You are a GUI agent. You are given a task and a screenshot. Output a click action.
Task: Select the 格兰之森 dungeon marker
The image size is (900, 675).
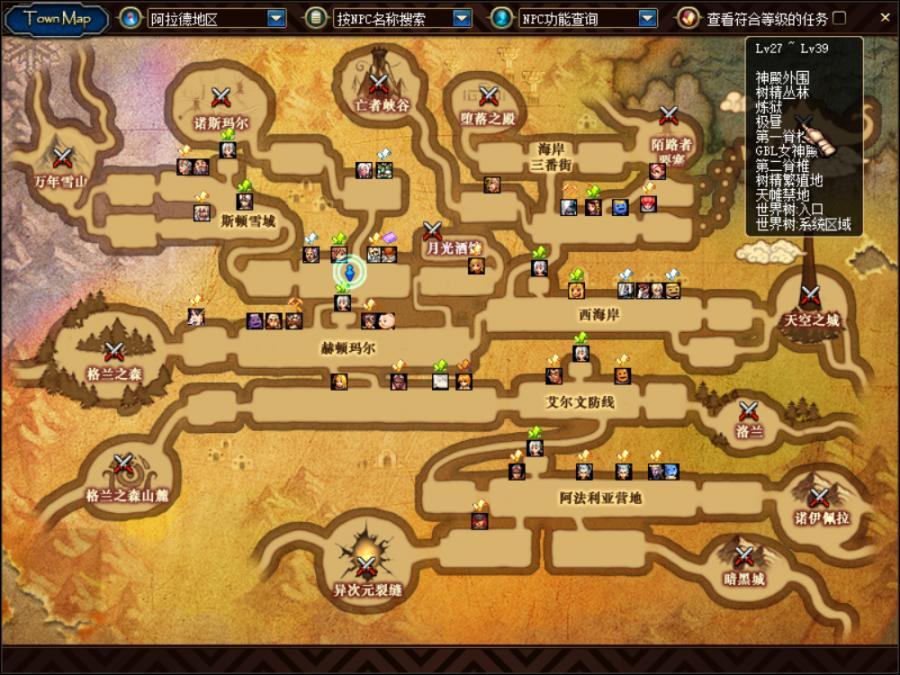(x=114, y=351)
